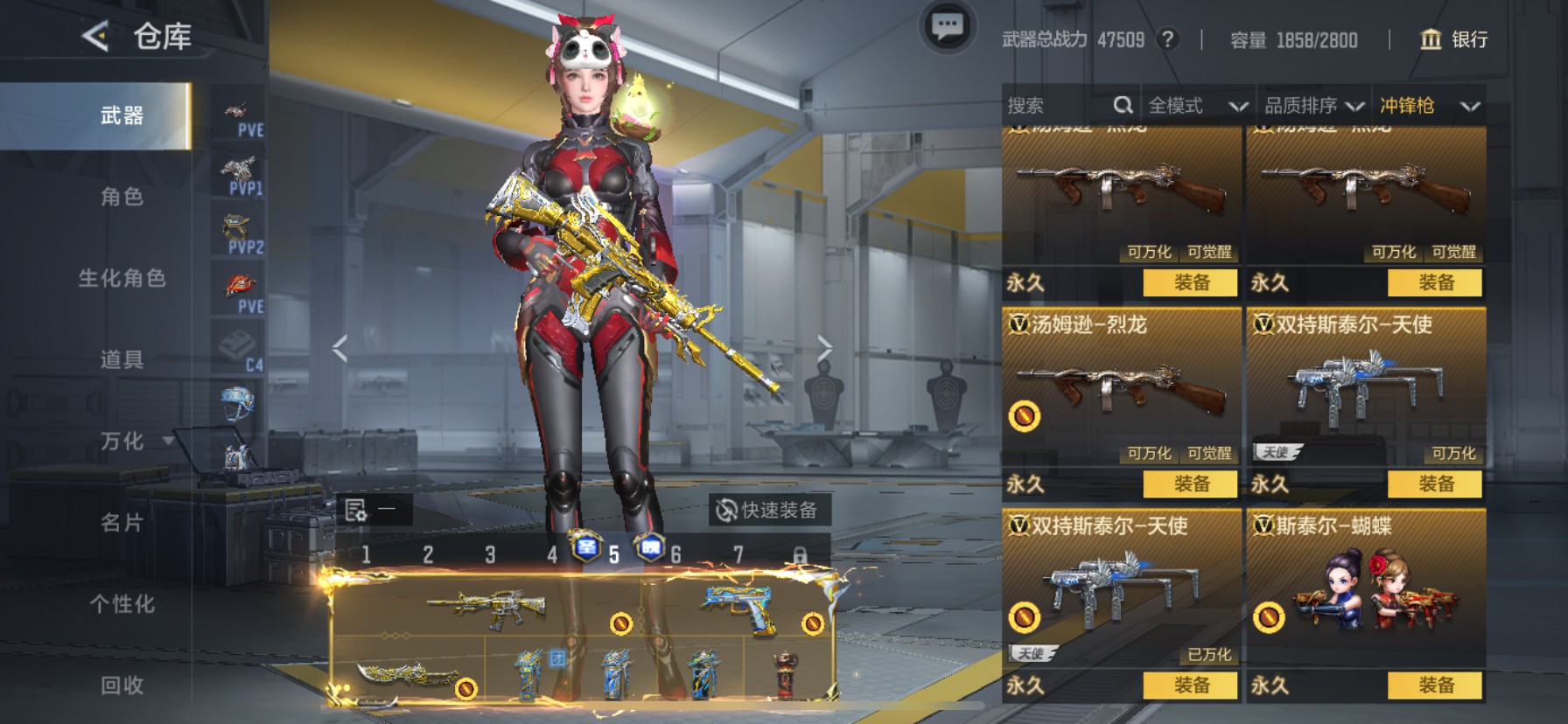Select the 道具 tab
The height and width of the screenshot is (724, 1568).
[x=122, y=359]
